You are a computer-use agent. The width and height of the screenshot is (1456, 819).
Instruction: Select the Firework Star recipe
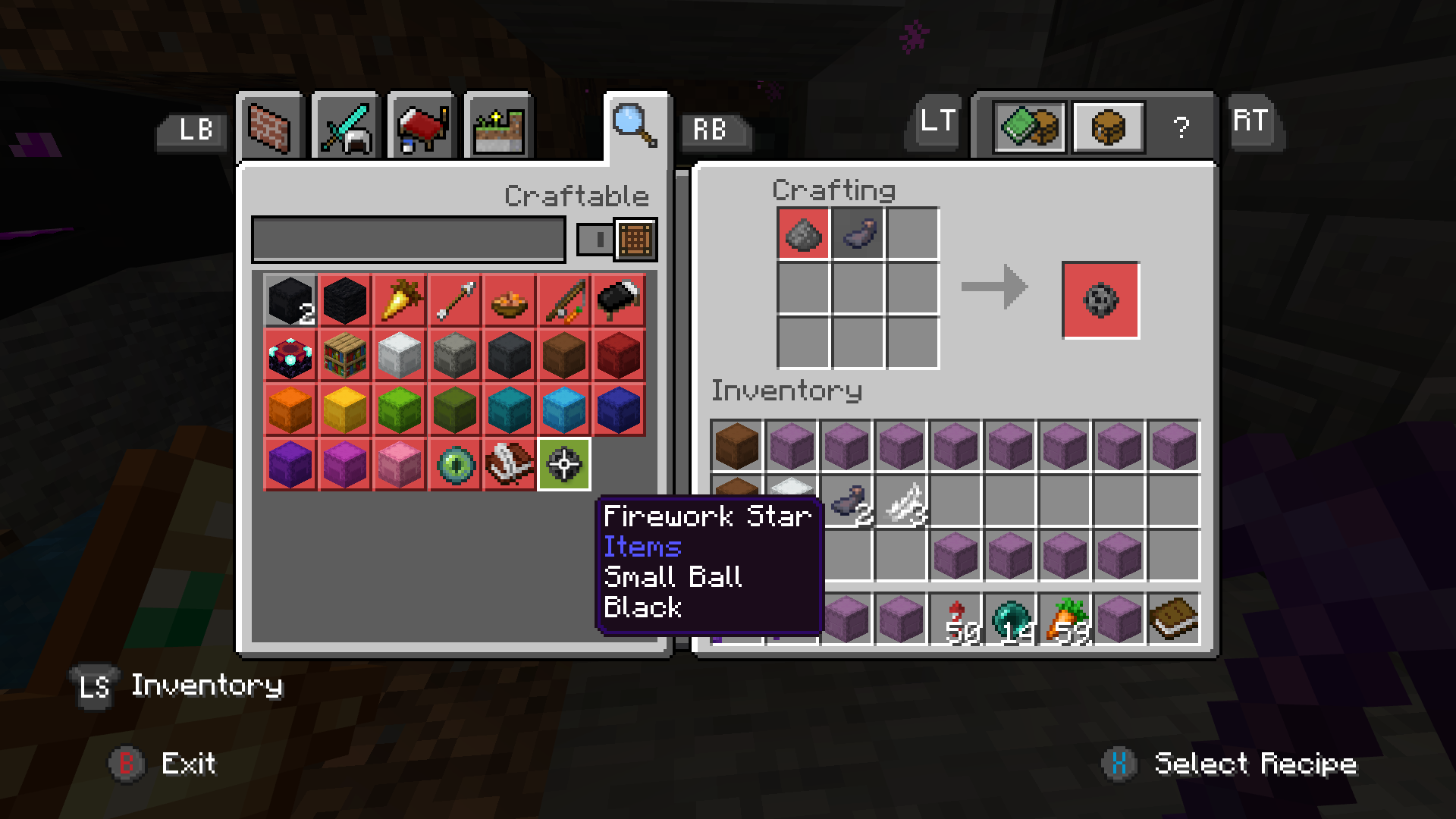coord(563,464)
